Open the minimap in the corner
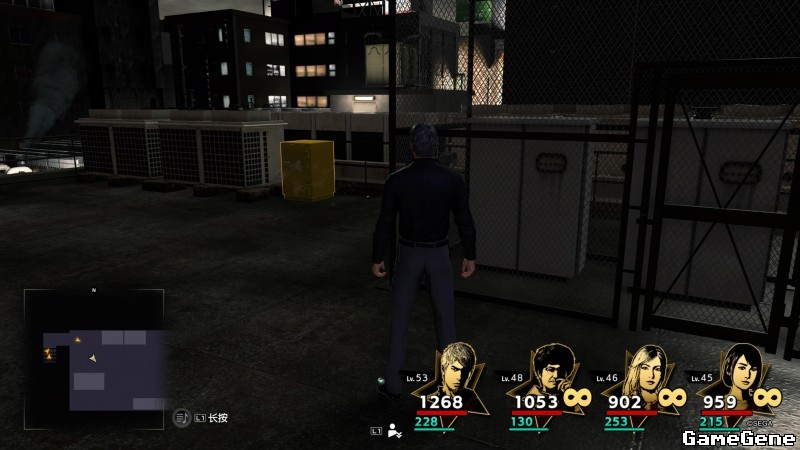The height and width of the screenshot is (450, 800). tap(94, 350)
